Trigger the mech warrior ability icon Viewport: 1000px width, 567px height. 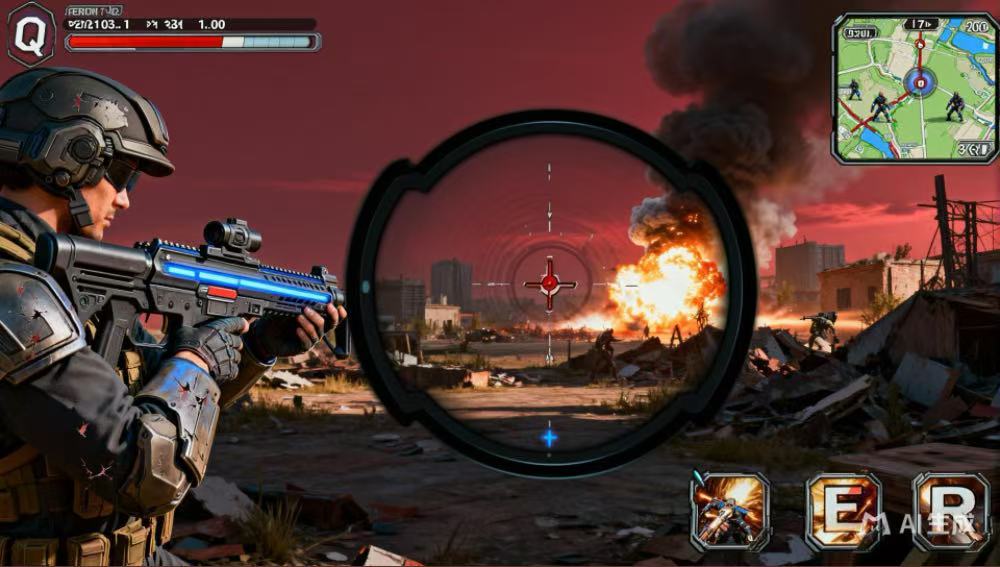(x=730, y=511)
